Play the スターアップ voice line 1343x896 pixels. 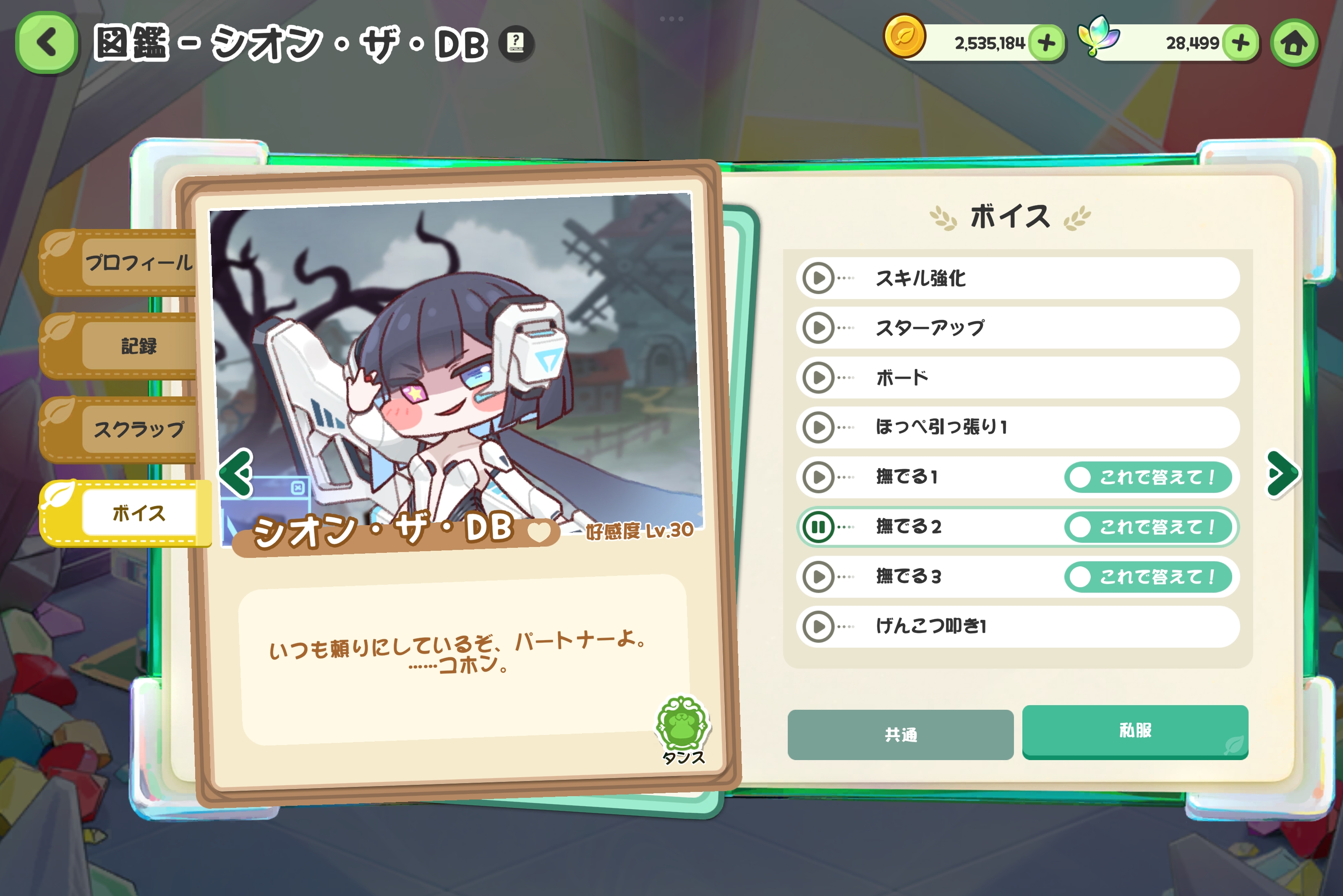tap(819, 328)
